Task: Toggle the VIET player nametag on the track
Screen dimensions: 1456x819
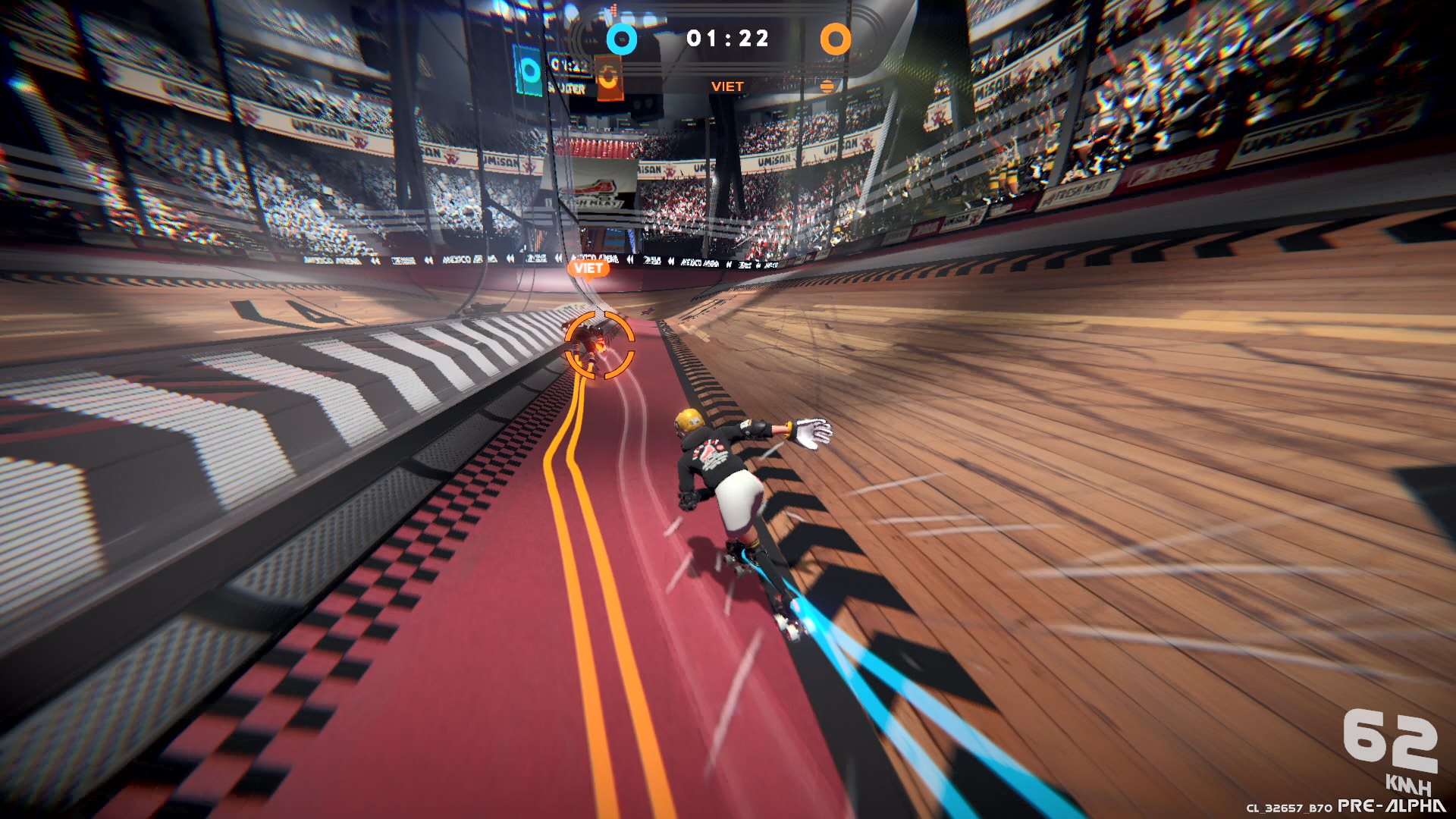Action: (x=588, y=268)
